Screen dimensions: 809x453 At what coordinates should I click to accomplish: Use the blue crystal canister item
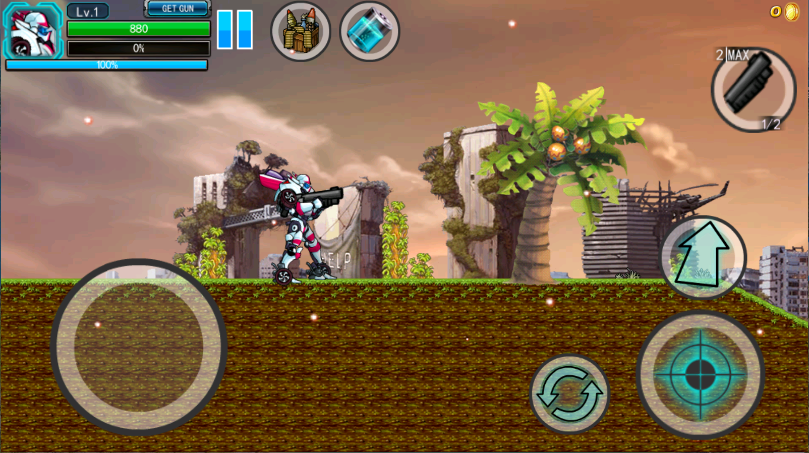[x=369, y=31]
